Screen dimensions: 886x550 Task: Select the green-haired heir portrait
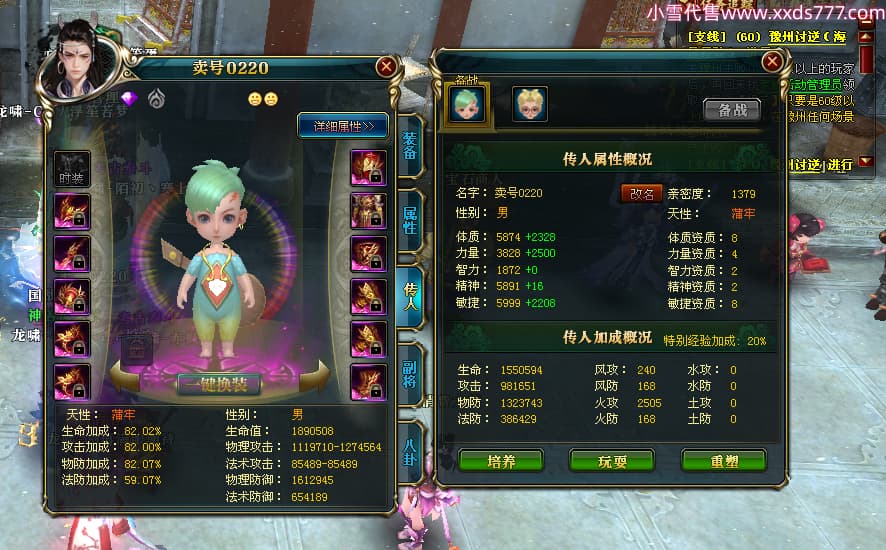[x=468, y=104]
